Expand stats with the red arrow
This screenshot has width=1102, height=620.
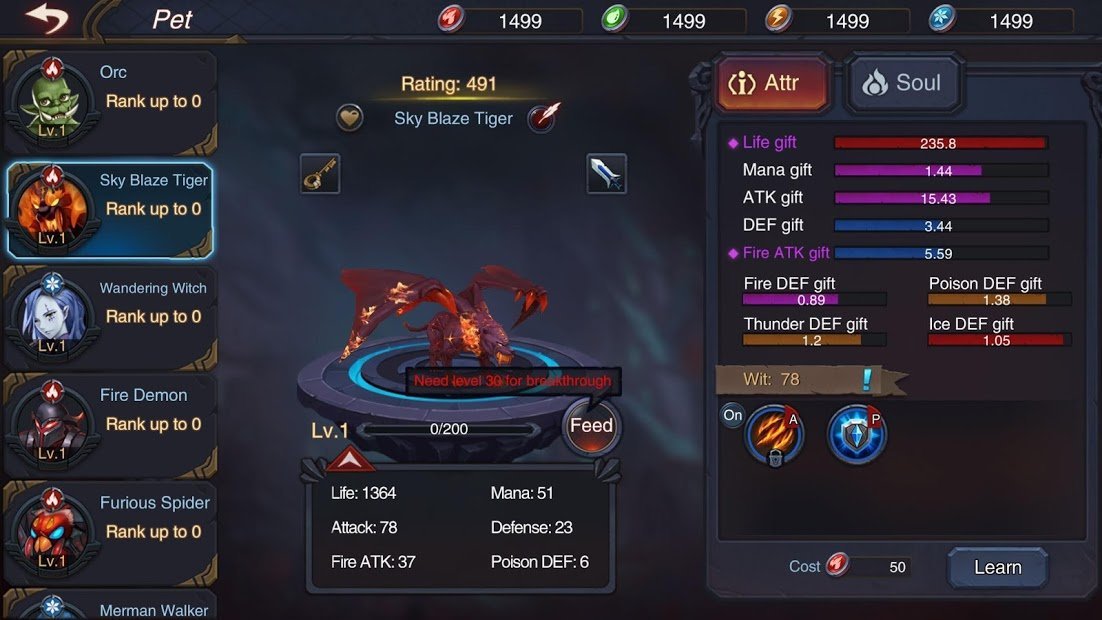[x=350, y=460]
